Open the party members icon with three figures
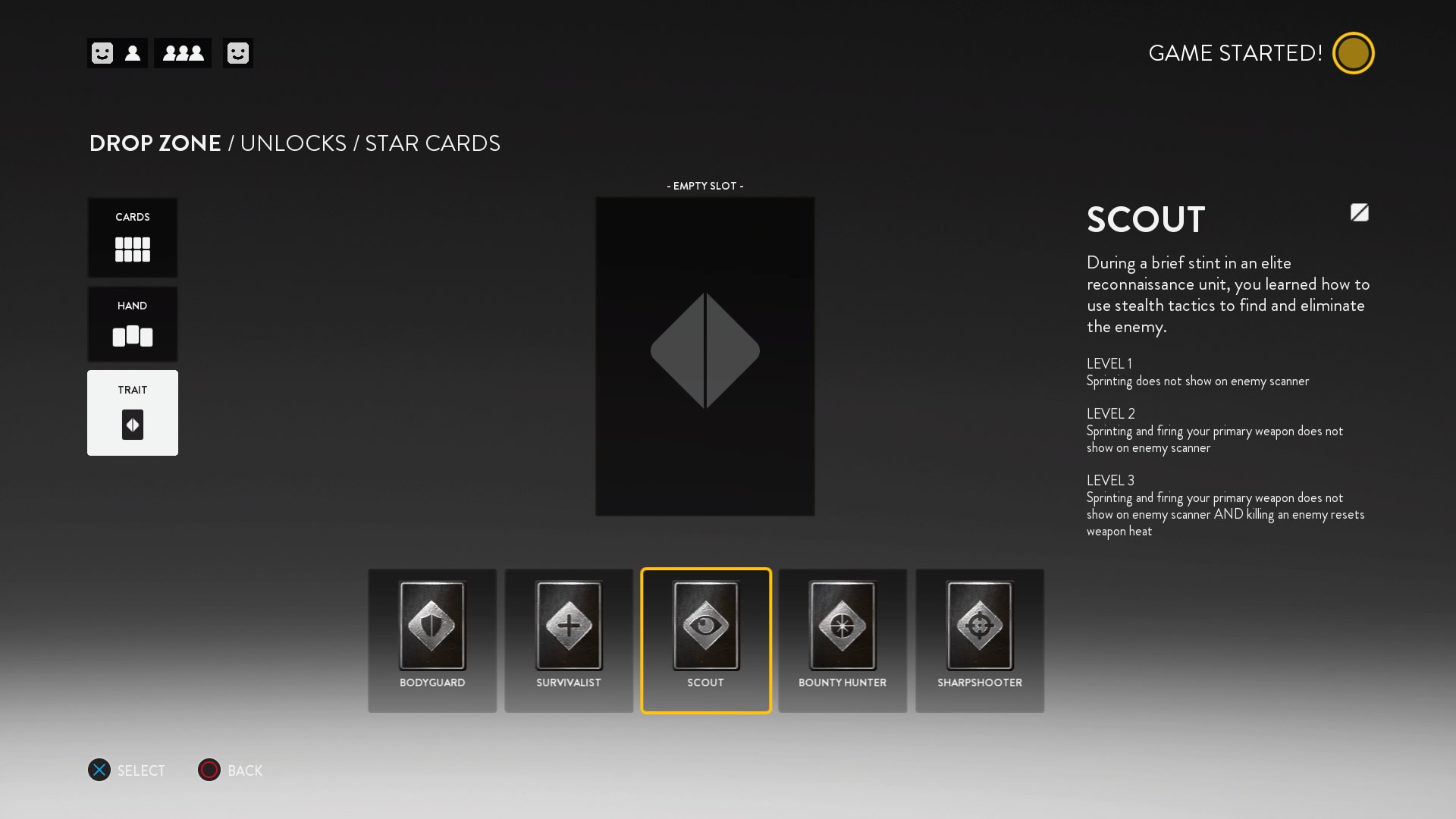The height and width of the screenshot is (819, 1456). (x=182, y=53)
